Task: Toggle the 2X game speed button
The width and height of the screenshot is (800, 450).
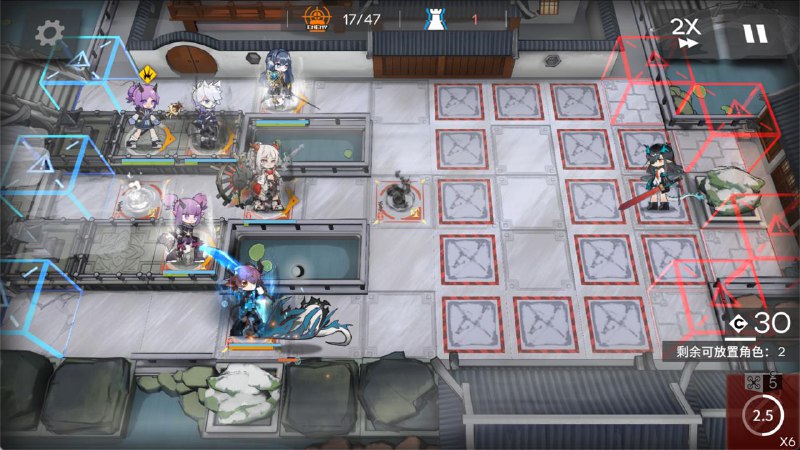Action: click(685, 32)
